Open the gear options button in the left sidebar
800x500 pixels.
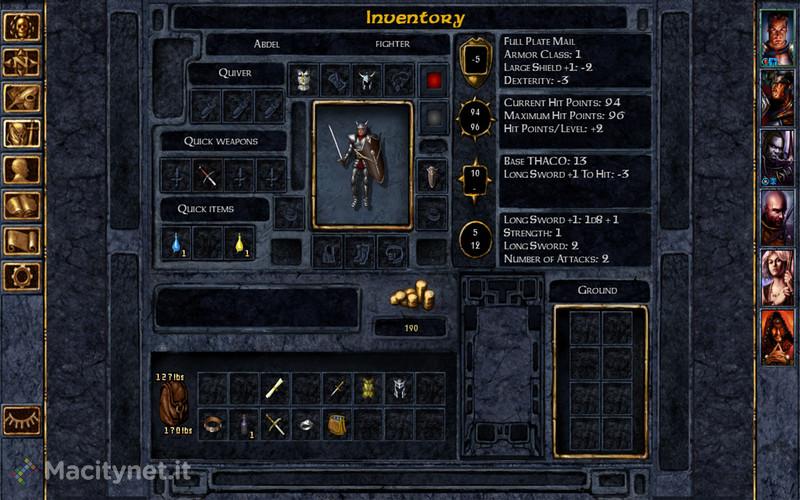tap(22, 277)
